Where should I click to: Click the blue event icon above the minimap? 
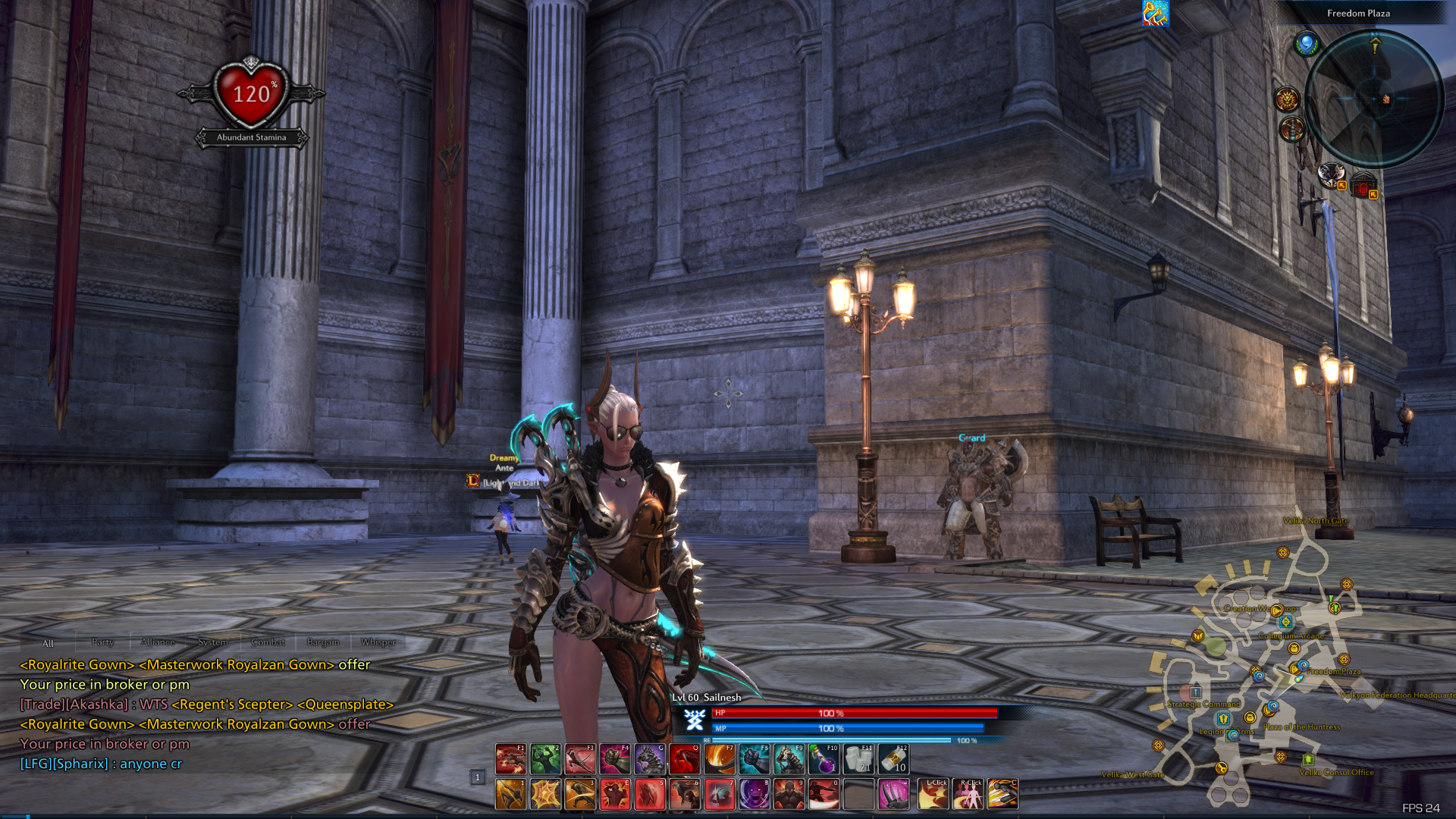1307,44
